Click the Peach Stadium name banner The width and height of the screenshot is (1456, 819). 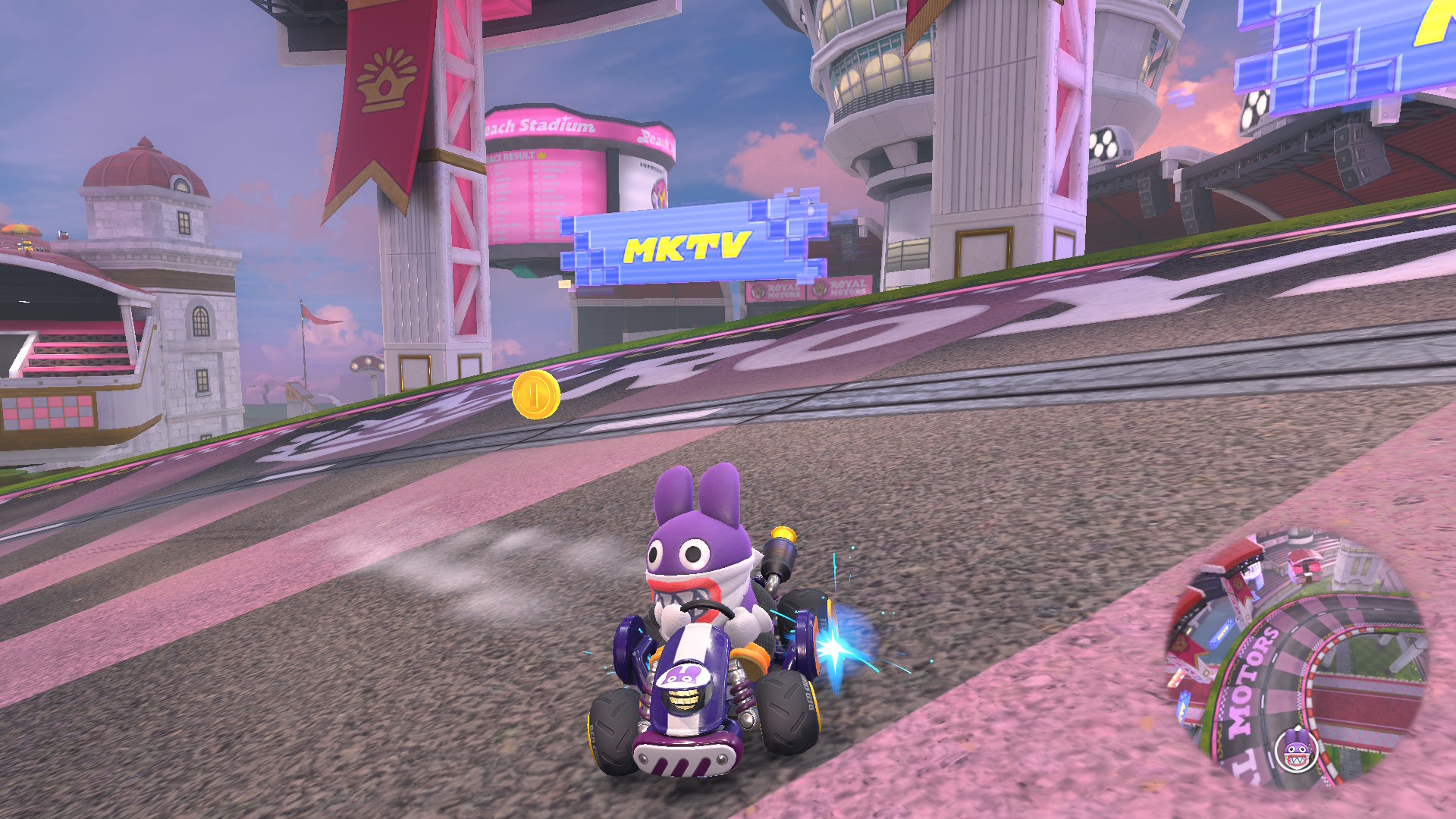coord(542,125)
